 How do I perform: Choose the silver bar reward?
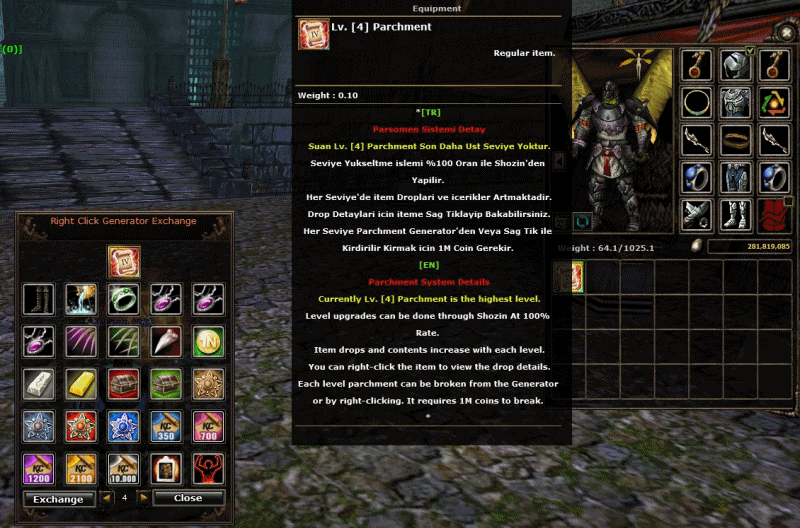click(38, 383)
